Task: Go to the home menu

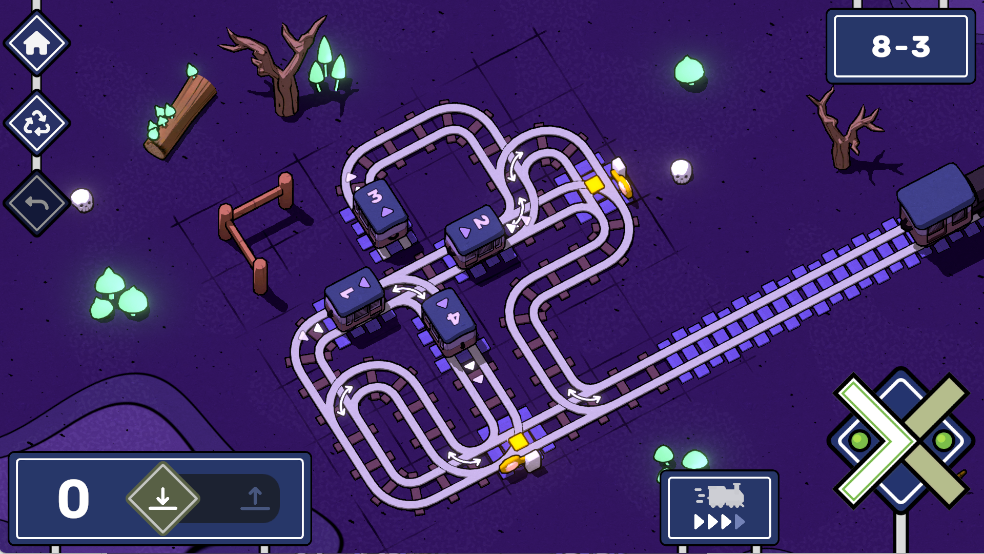Action: pyautogui.click(x=37, y=43)
